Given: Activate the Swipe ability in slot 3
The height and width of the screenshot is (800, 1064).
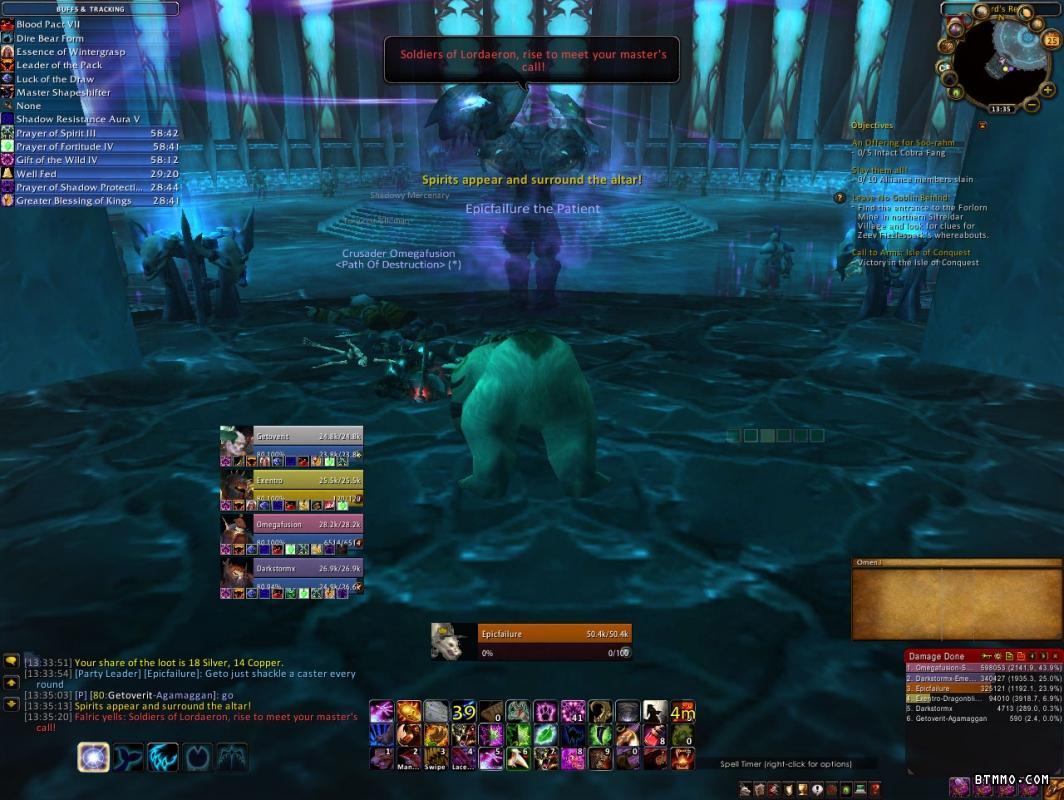Looking at the screenshot, I should [436, 758].
